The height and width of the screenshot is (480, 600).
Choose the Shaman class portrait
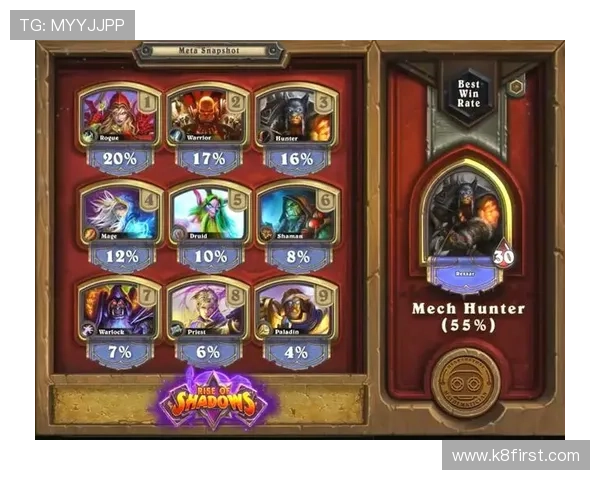click(x=295, y=213)
